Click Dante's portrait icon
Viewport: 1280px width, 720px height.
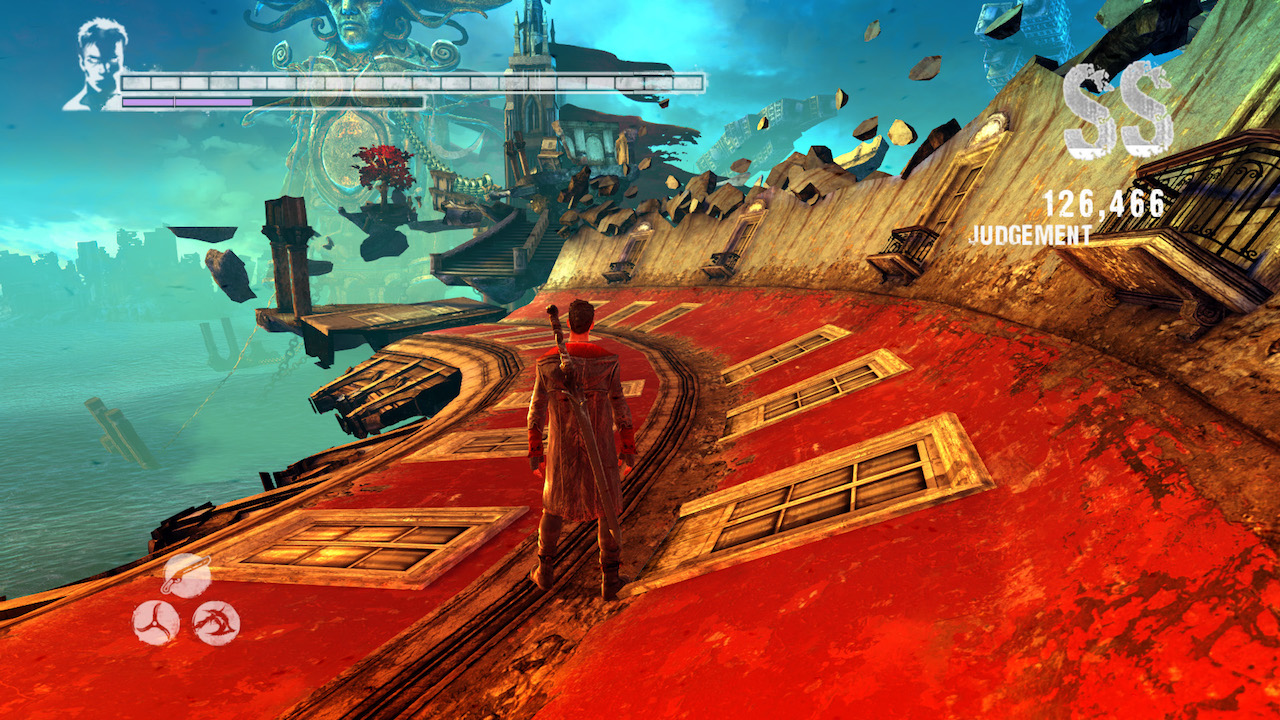pyautogui.click(x=96, y=64)
